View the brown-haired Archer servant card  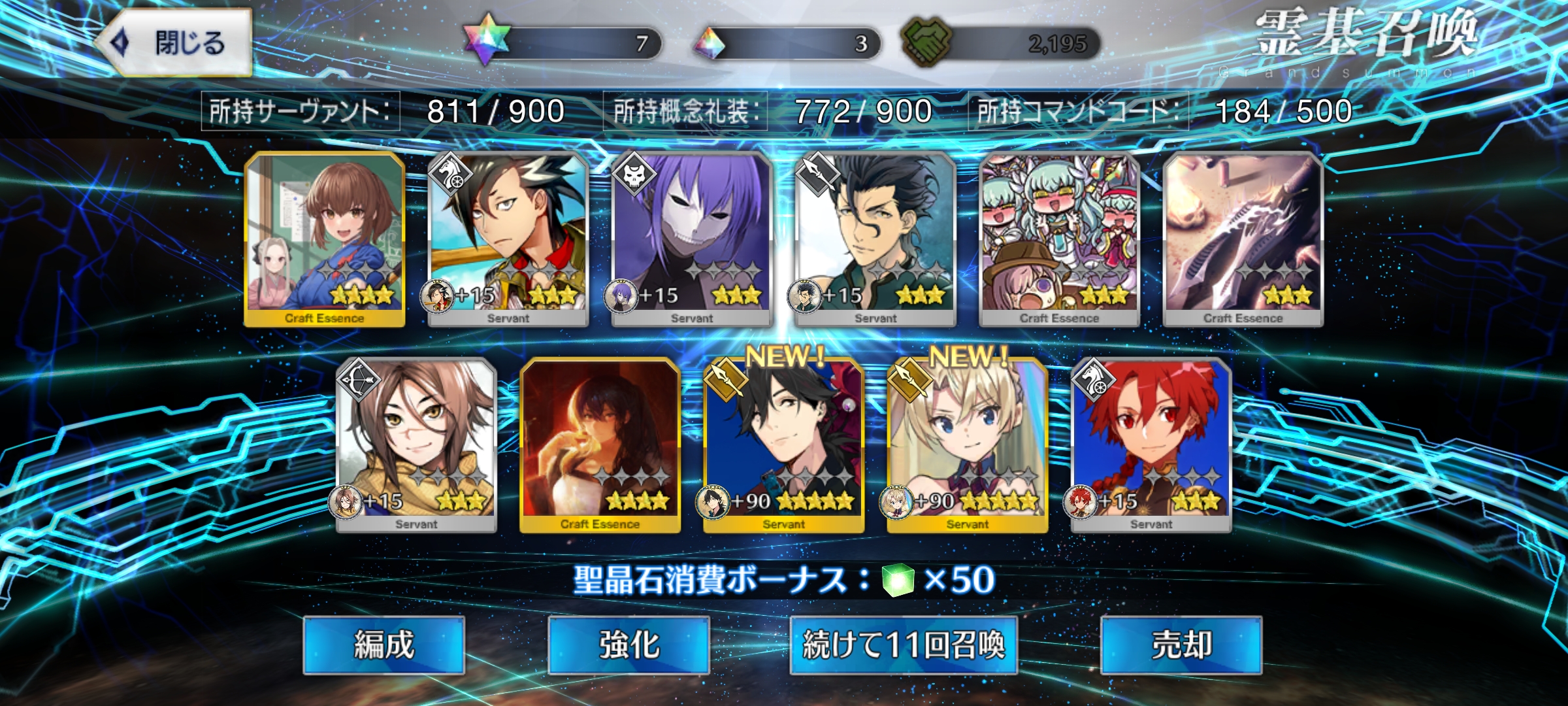pos(416,445)
